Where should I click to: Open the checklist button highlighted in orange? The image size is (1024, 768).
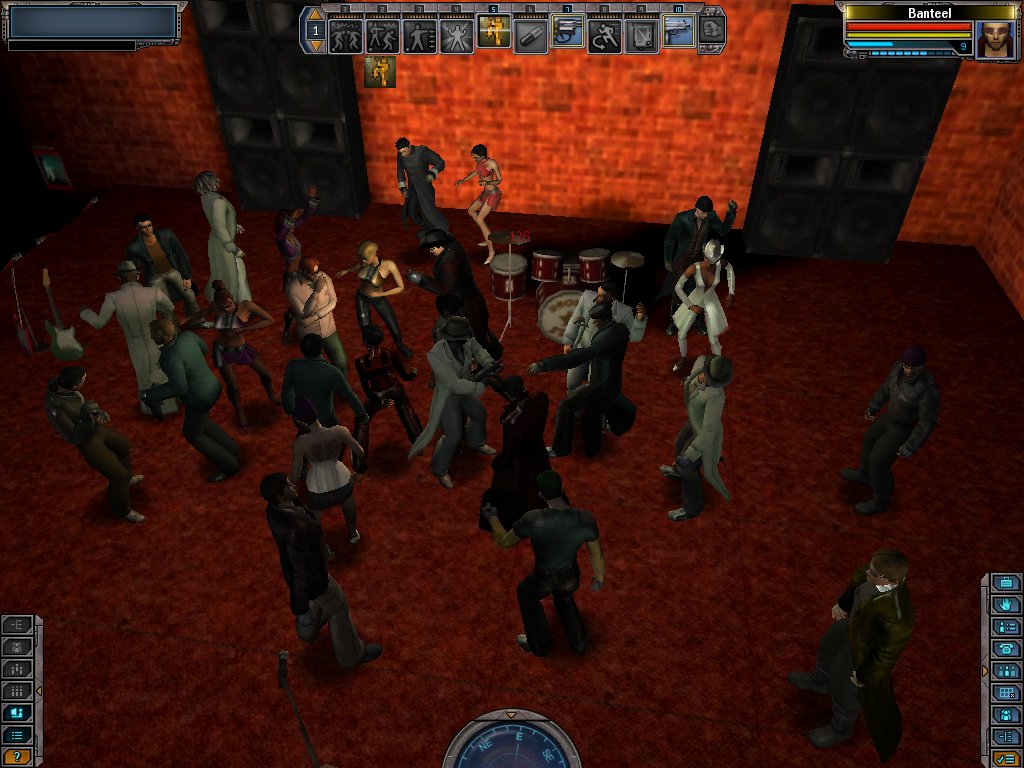1006,757
